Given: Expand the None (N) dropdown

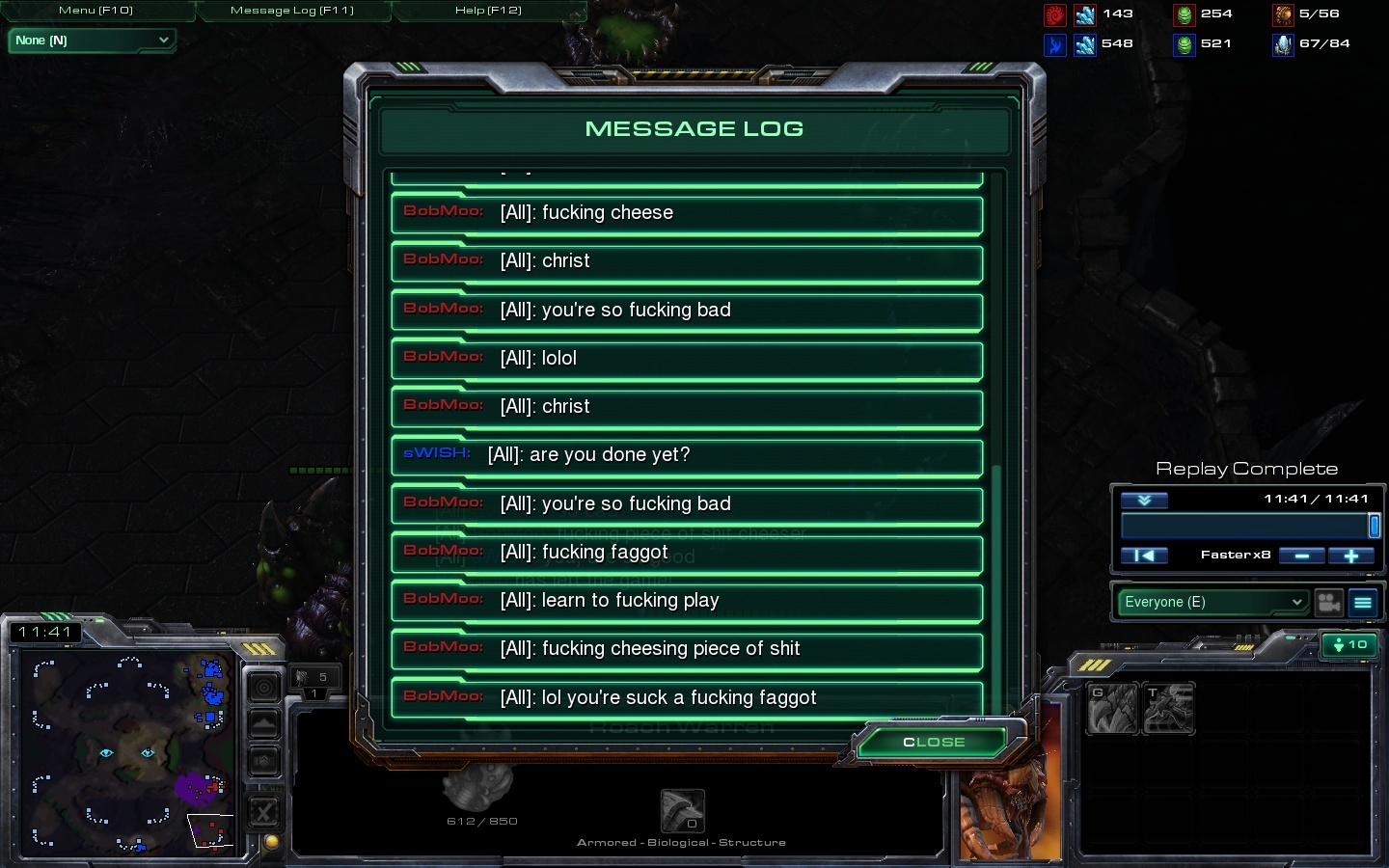Looking at the screenshot, I should pyautogui.click(x=92, y=41).
